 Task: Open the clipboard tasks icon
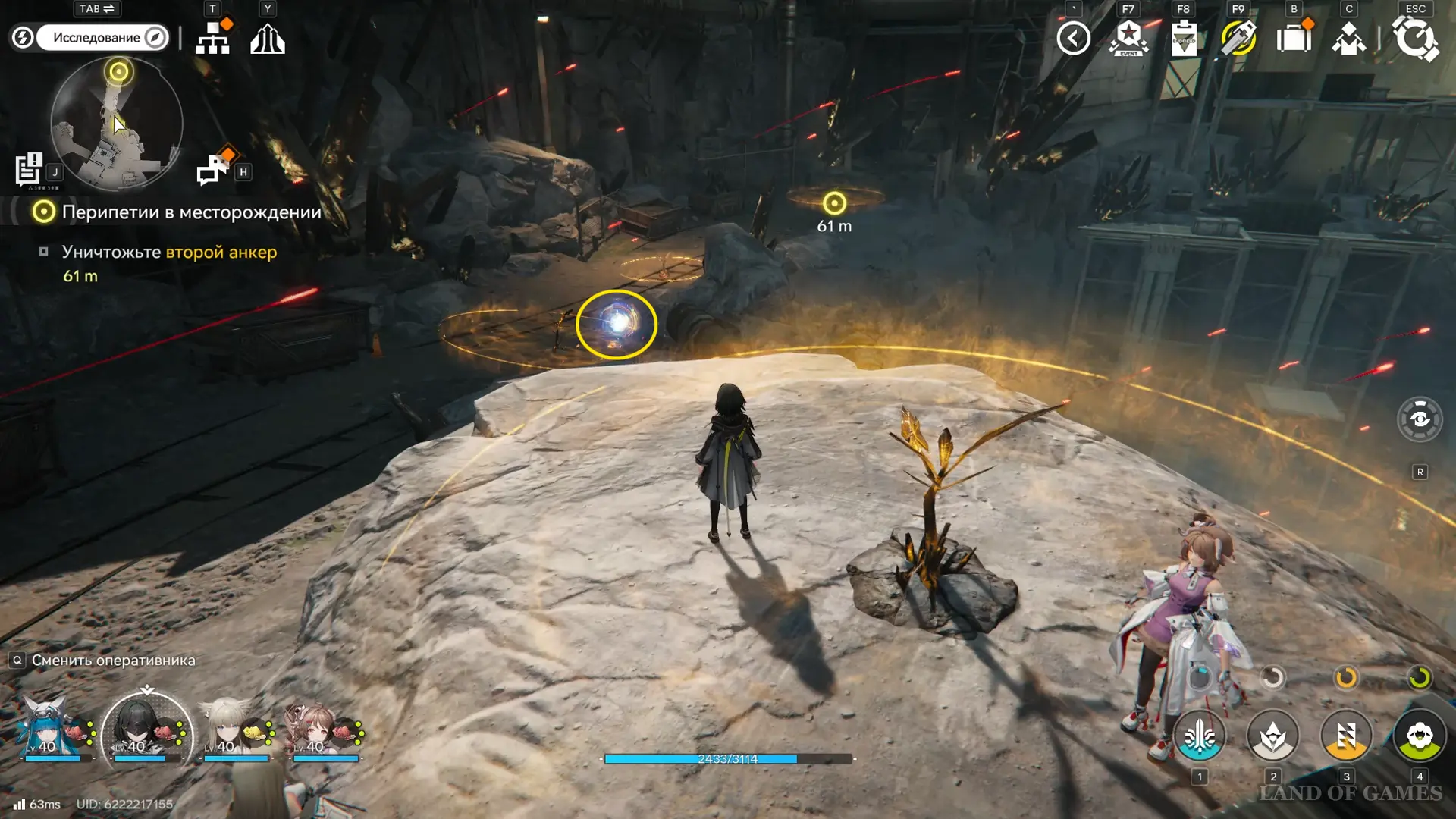(x=1184, y=38)
